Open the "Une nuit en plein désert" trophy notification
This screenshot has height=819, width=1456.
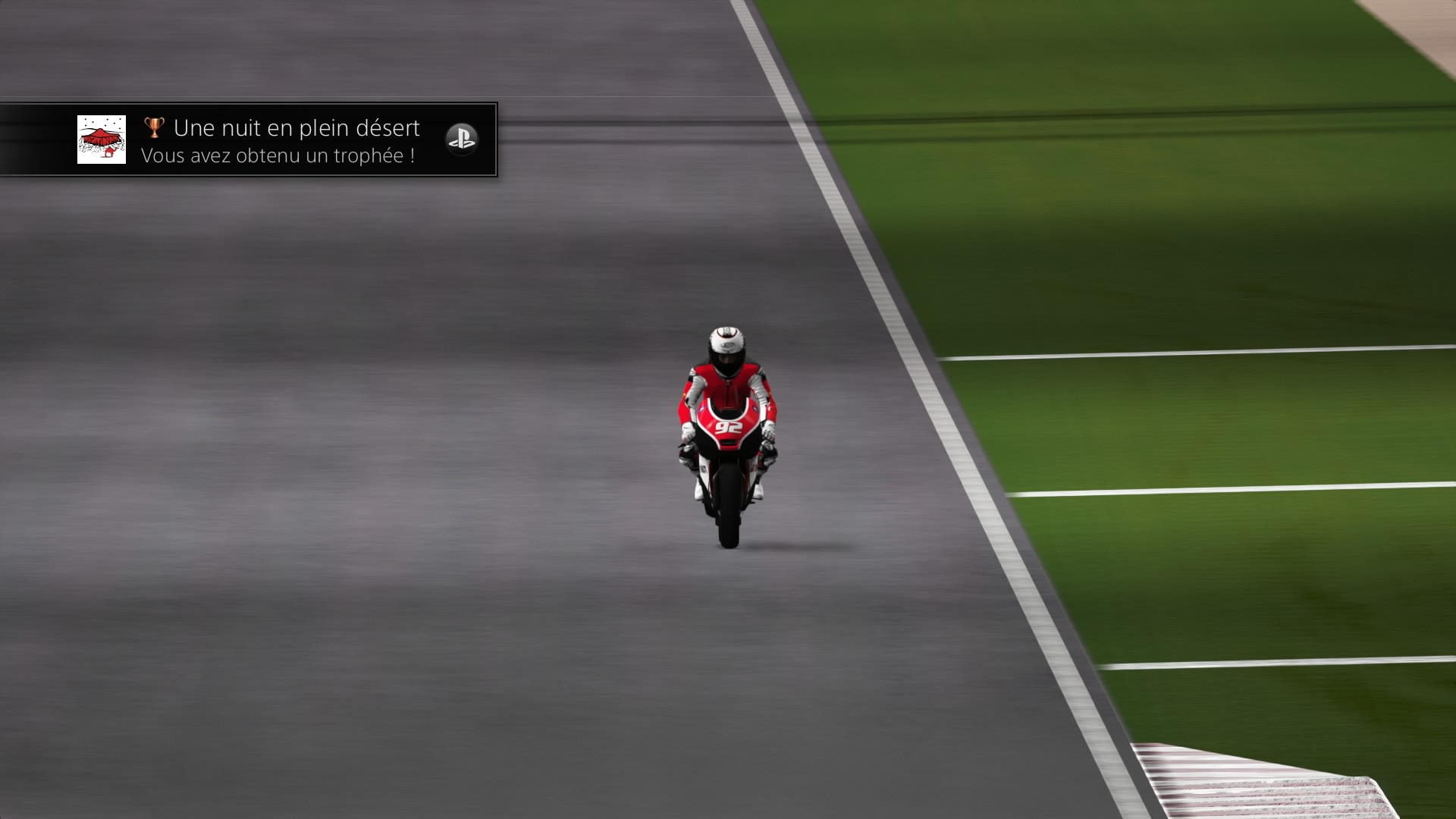[296, 140]
